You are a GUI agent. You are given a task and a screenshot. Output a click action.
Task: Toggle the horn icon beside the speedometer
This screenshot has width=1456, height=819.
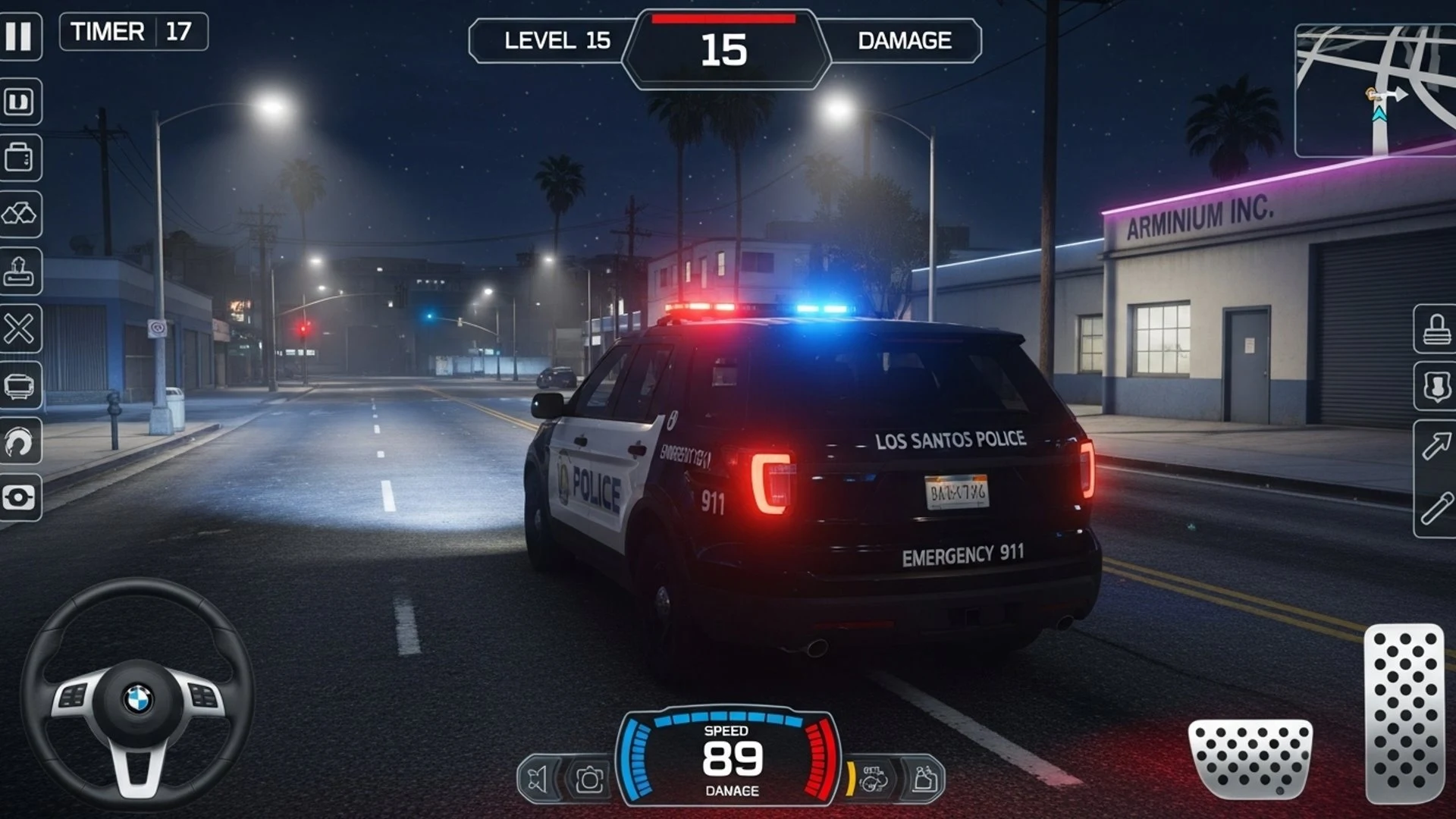[x=538, y=779]
